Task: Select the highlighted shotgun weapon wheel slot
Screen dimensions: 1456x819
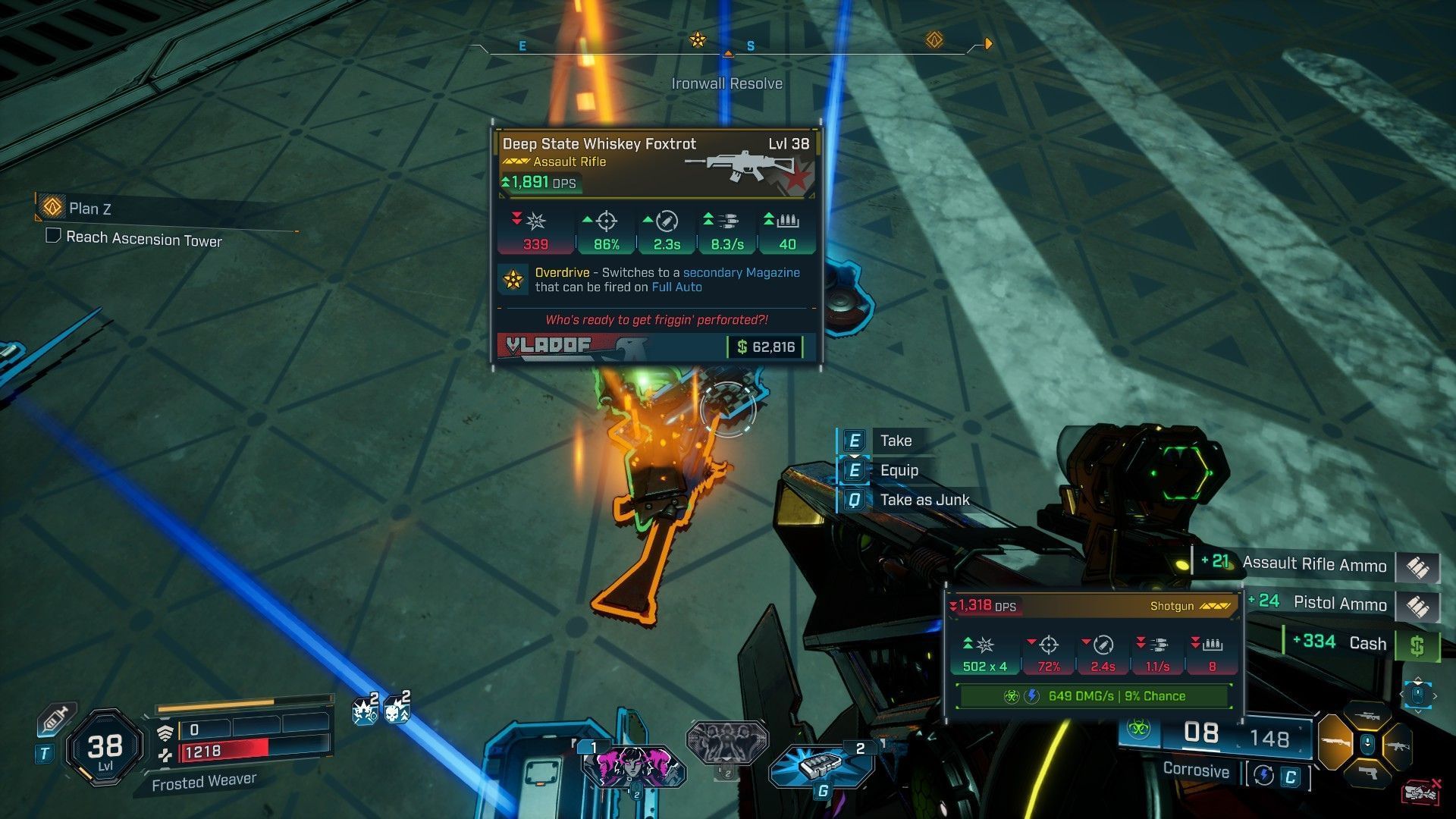Action: (1334, 742)
